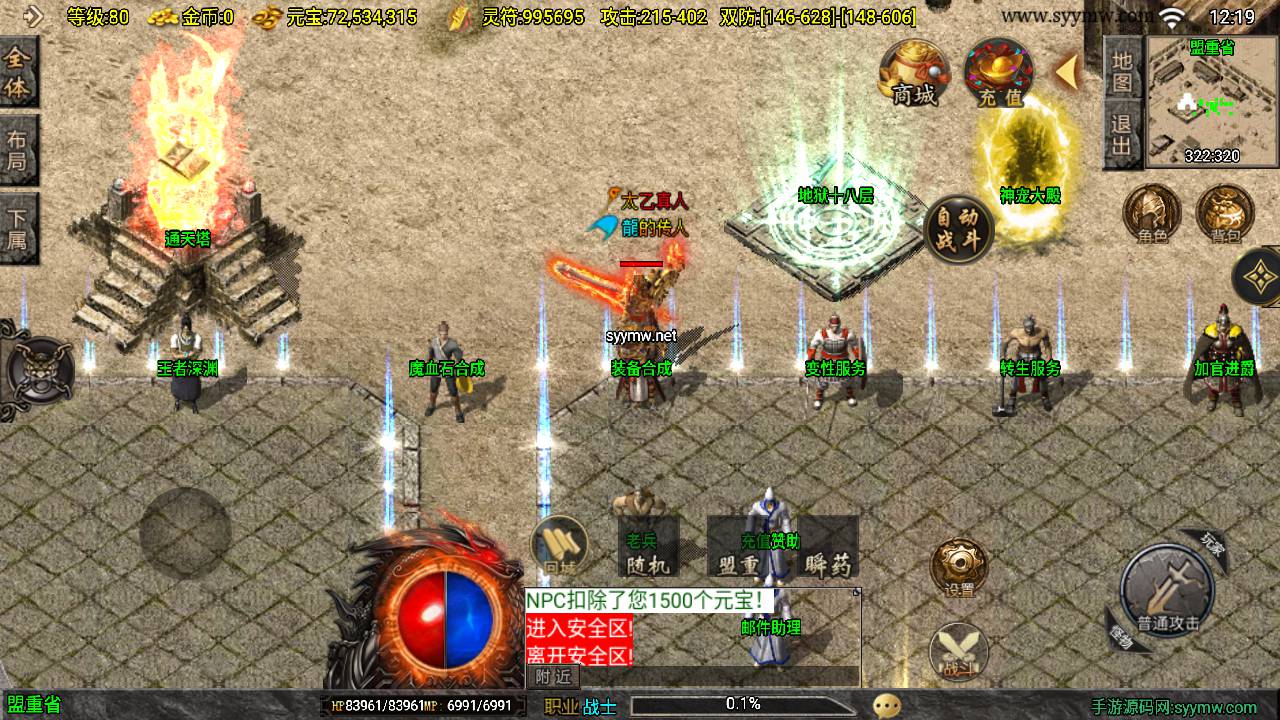Screen dimensions: 1280x720
Task: Select the 全体 tab
Action: point(18,73)
